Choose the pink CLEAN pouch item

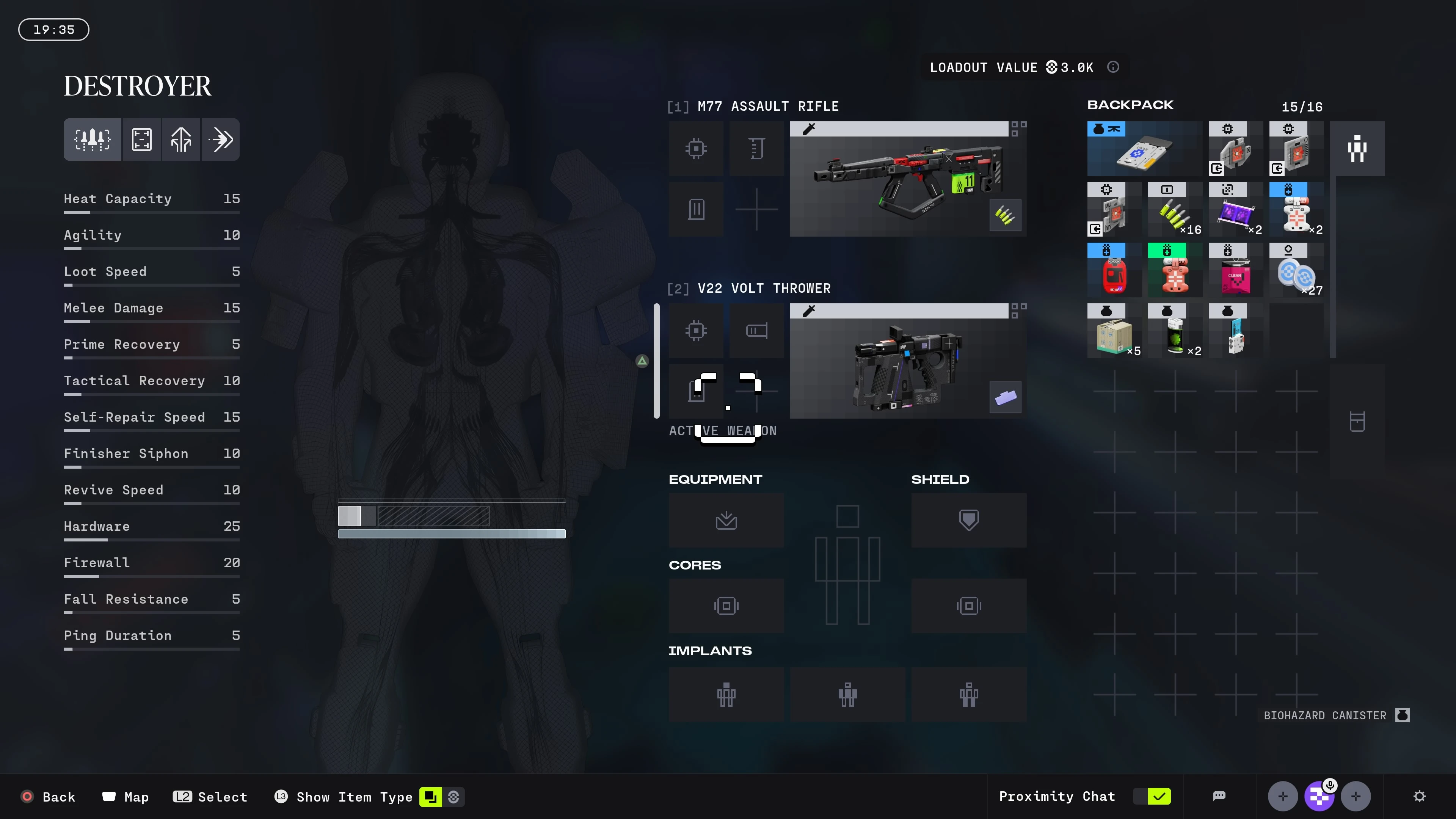1235,270
